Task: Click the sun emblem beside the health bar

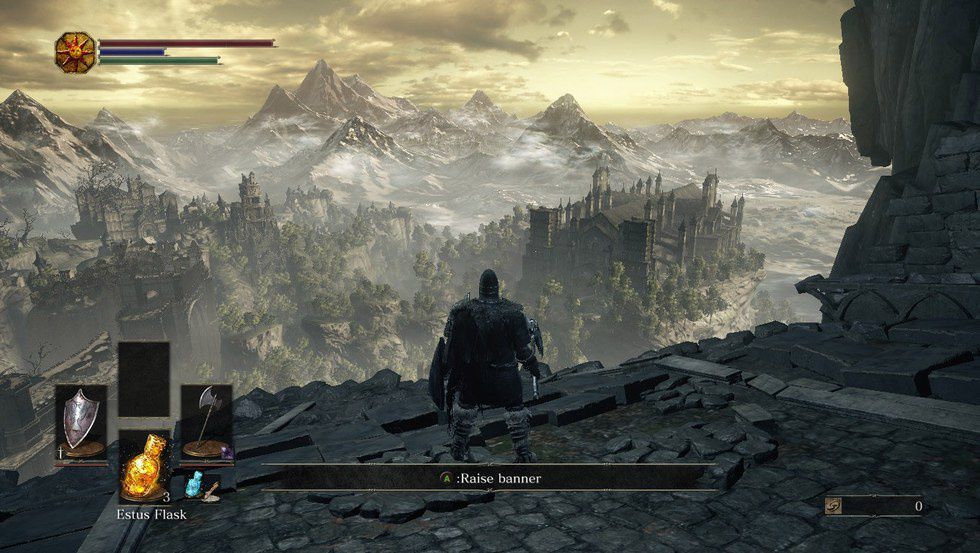Action: click(74, 51)
